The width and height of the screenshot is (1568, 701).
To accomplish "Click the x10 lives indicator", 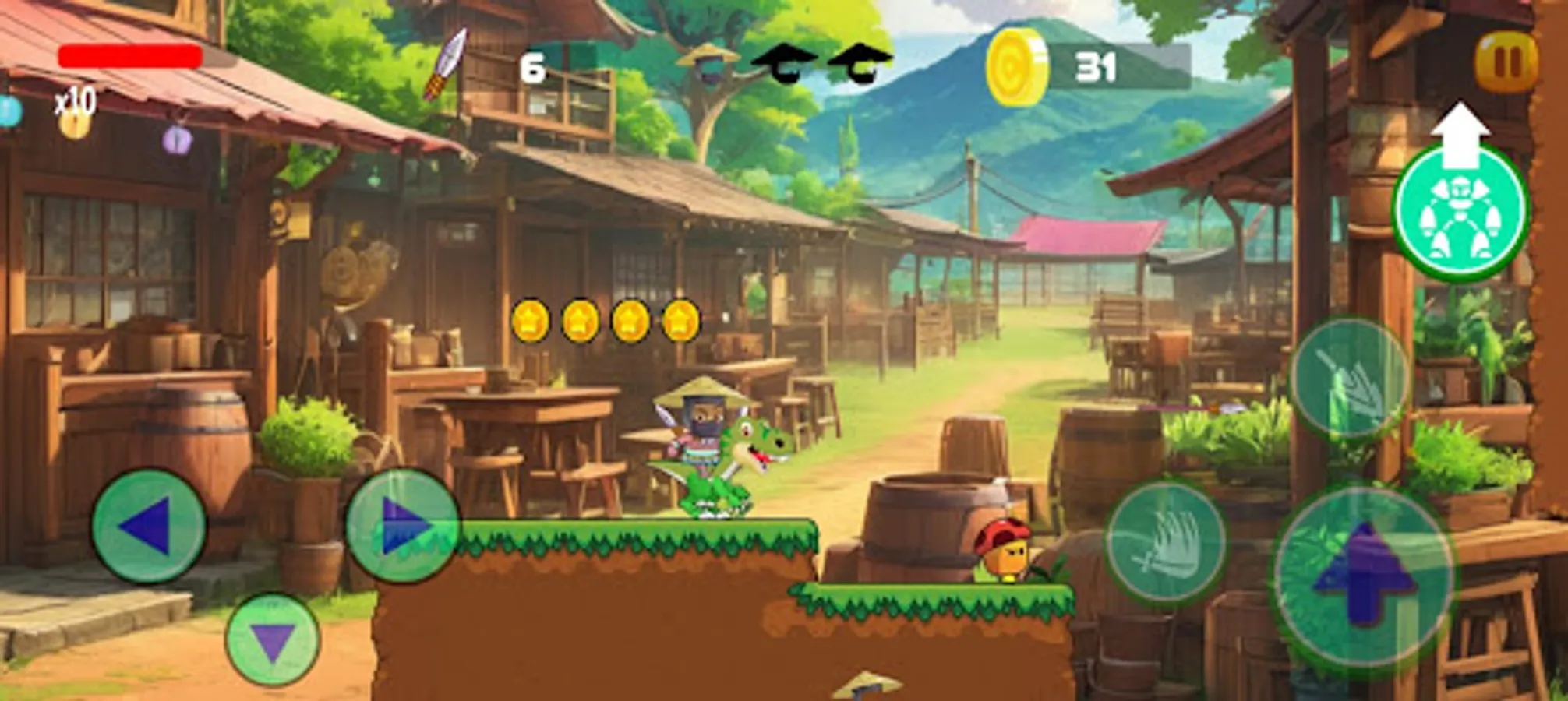I will click(x=77, y=101).
